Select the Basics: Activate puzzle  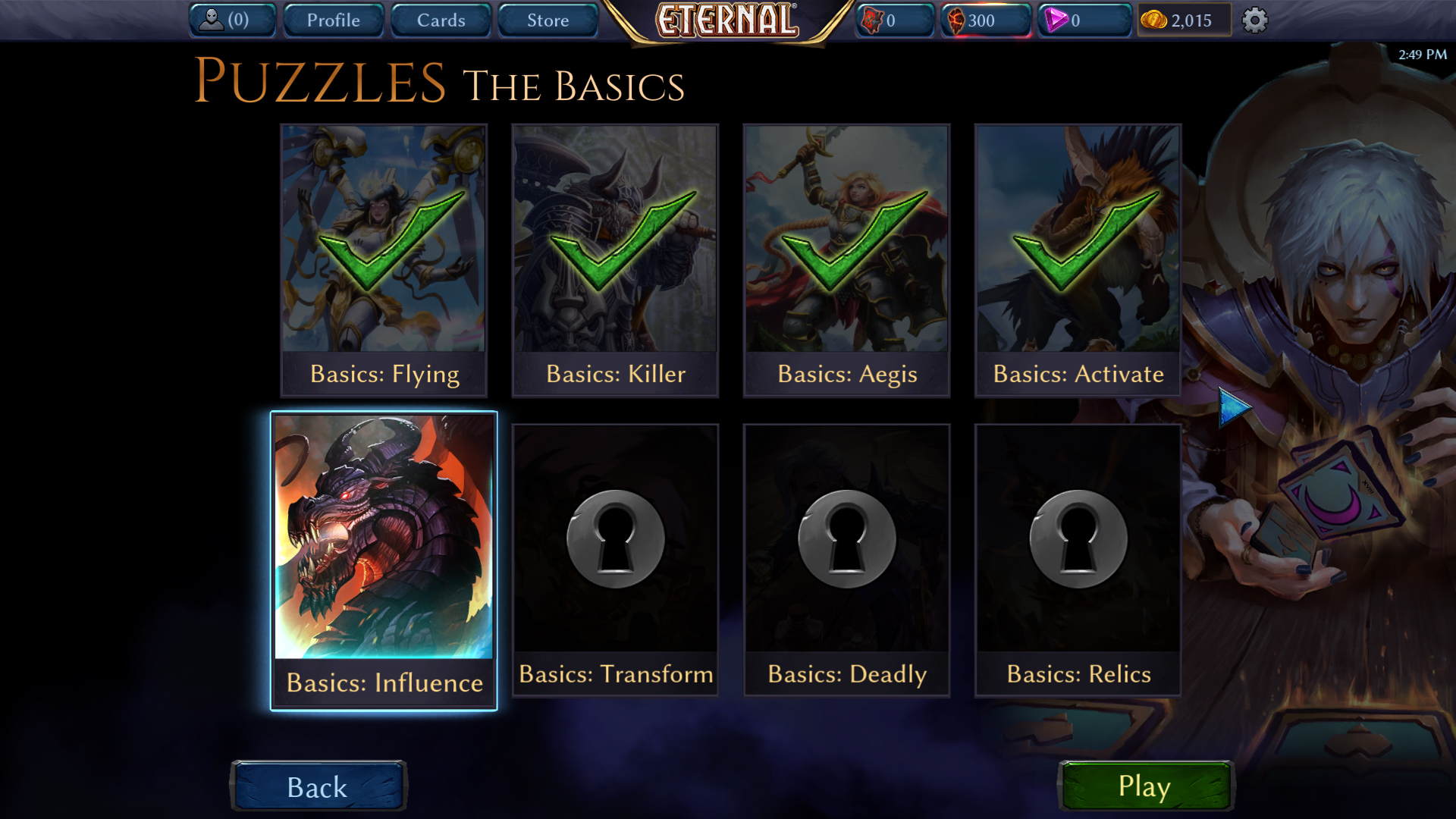(x=1078, y=260)
